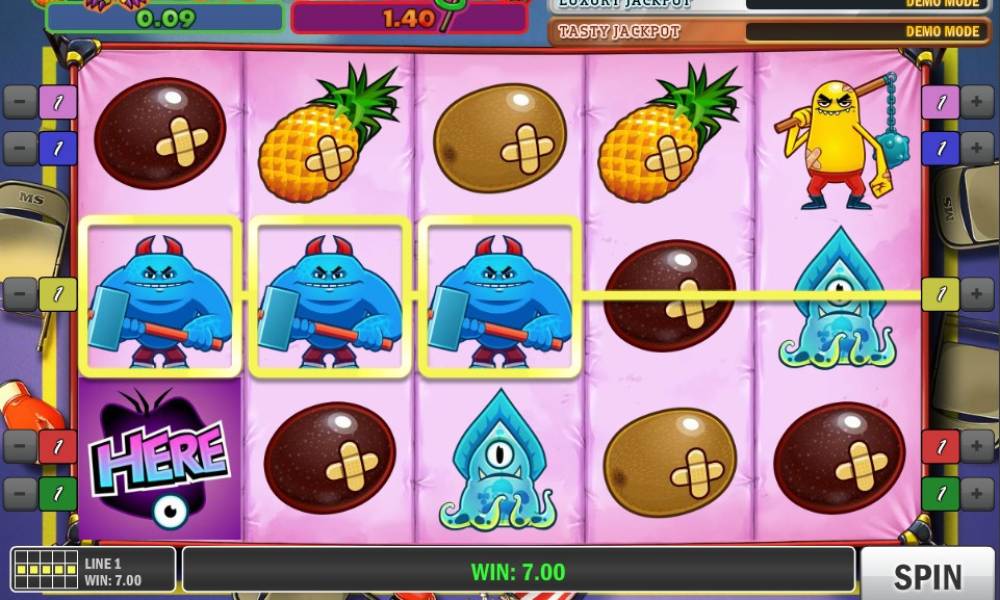The height and width of the screenshot is (600, 1000).
Task: Raise the yellow line bet with plus
Action: [x=977, y=294]
